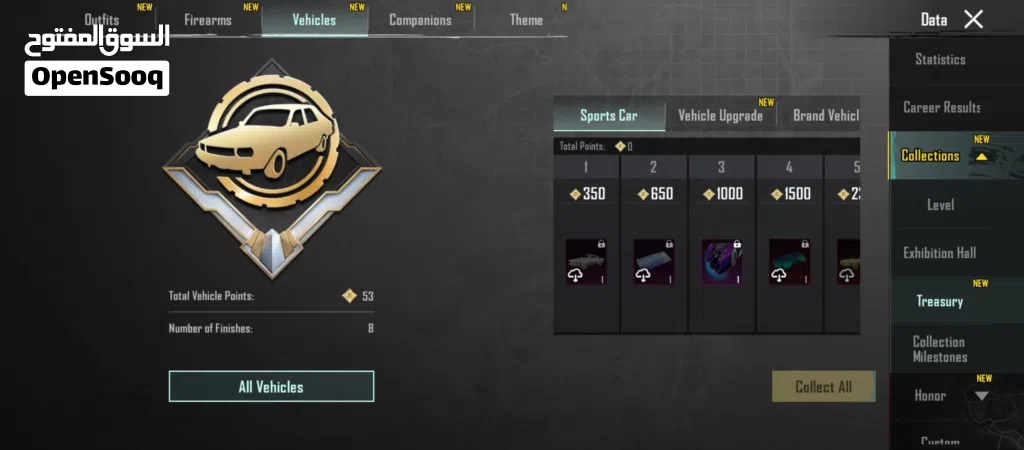Viewport: 1024px width, 450px height.
Task: Switch to the Vehicle Upgrade tab
Action: [720, 115]
